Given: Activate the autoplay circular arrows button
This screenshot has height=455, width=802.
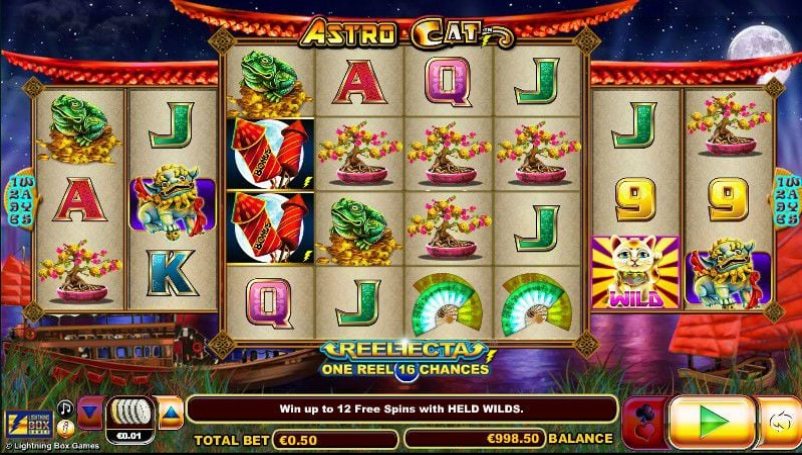Looking at the screenshot, I should [x=779, y=422].
